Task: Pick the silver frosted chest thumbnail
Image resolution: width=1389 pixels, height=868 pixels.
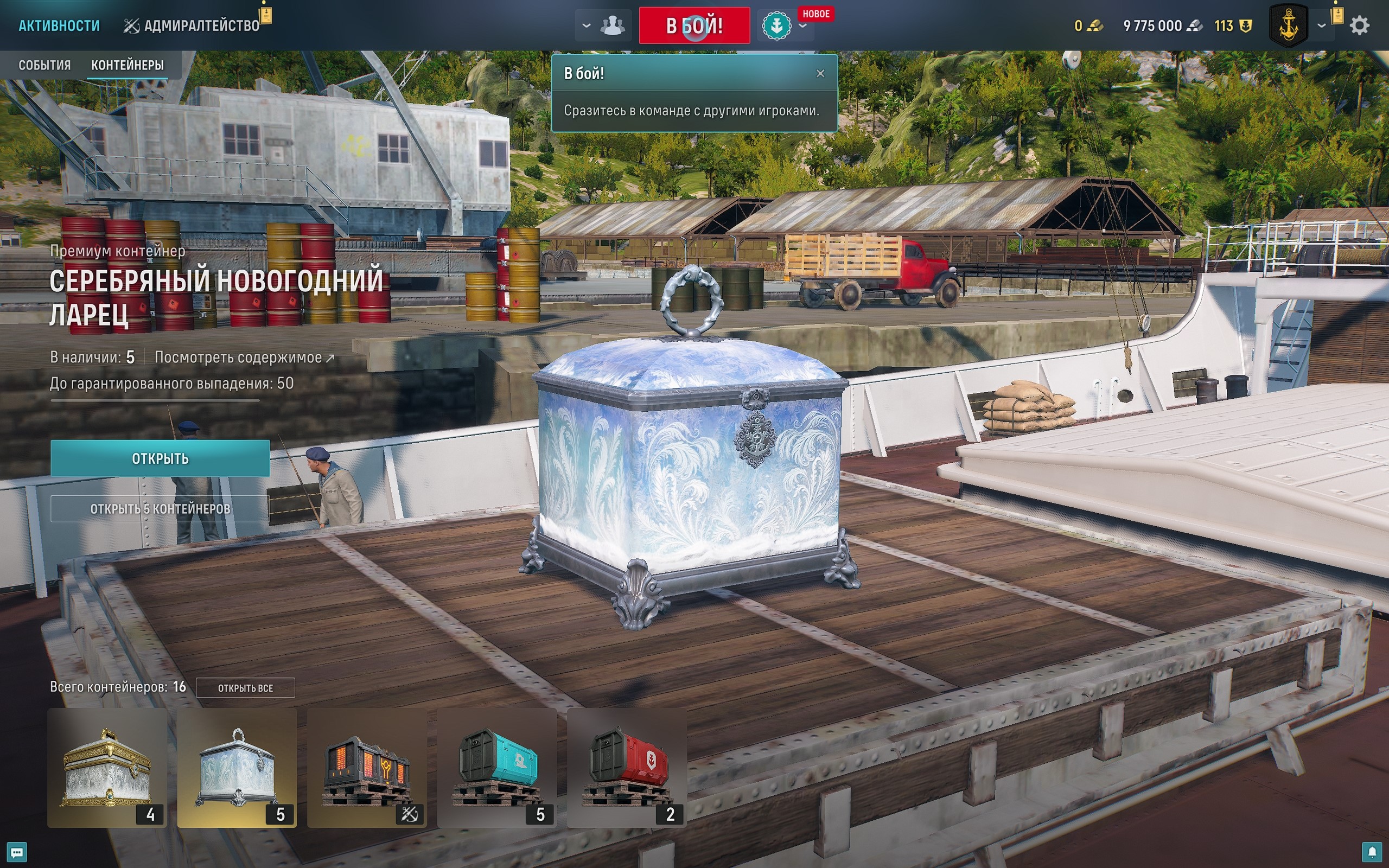Action: pos(237,768)
